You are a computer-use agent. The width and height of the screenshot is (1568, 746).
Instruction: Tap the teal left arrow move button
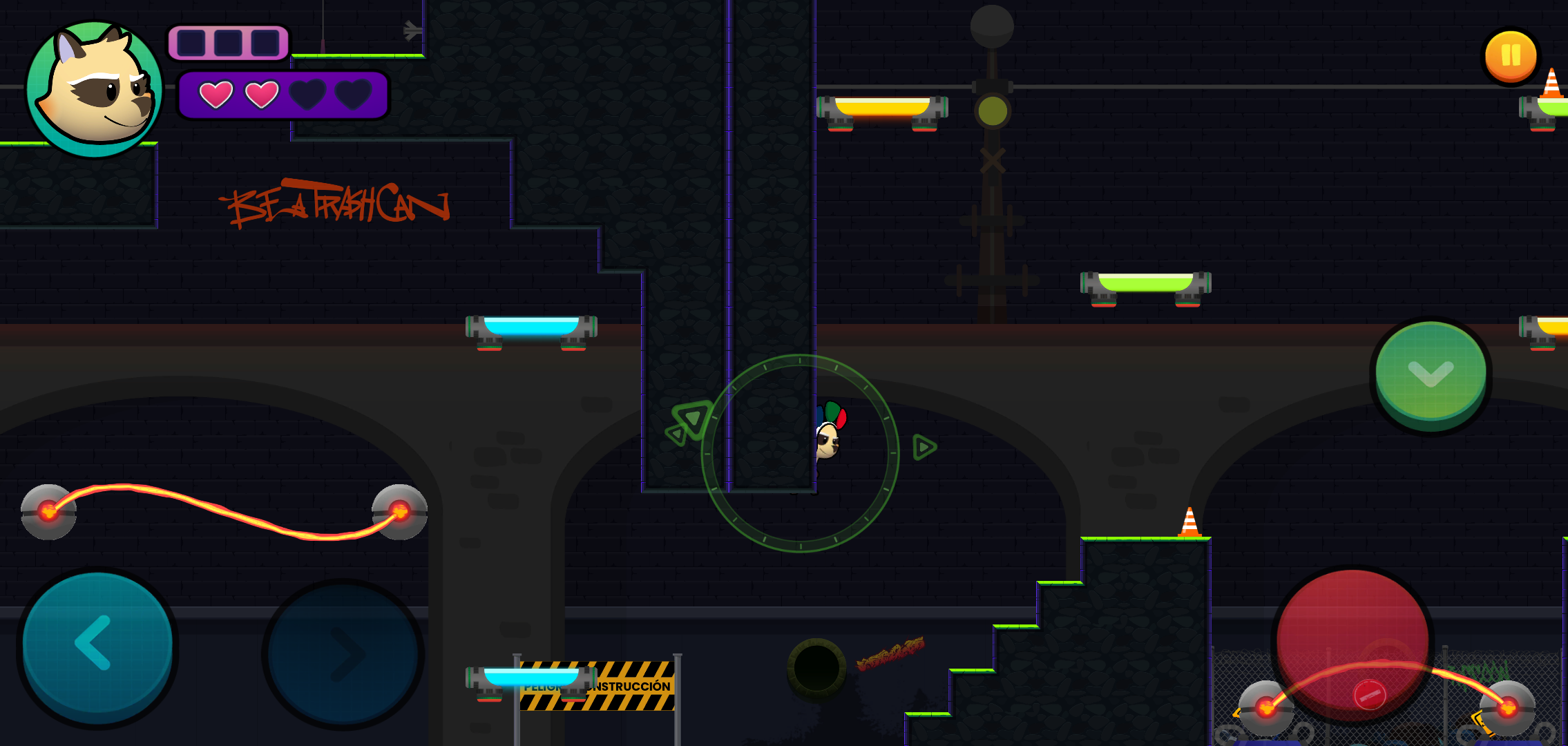pyautogui.click(x=97, y=645)
